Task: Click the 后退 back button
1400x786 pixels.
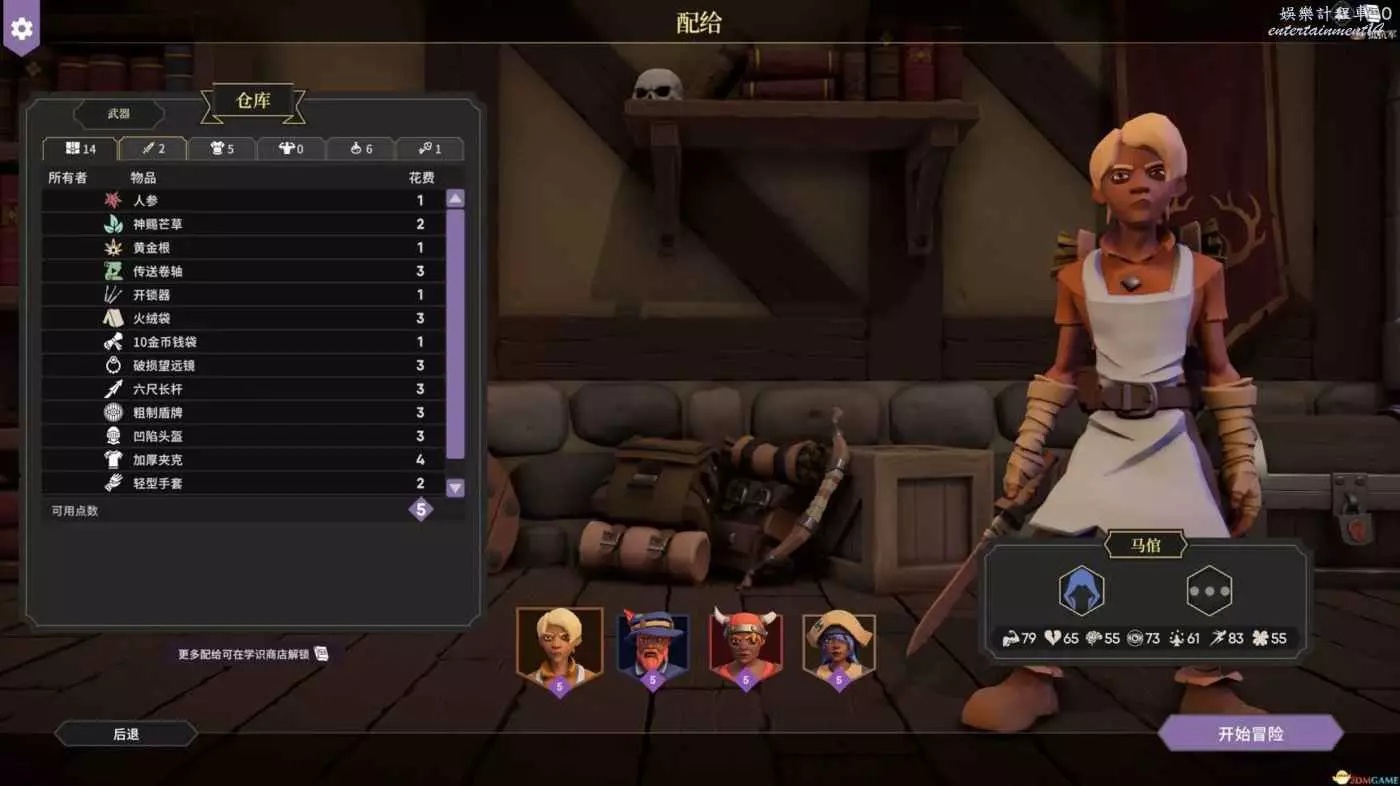Action: [x=126, y=734]
